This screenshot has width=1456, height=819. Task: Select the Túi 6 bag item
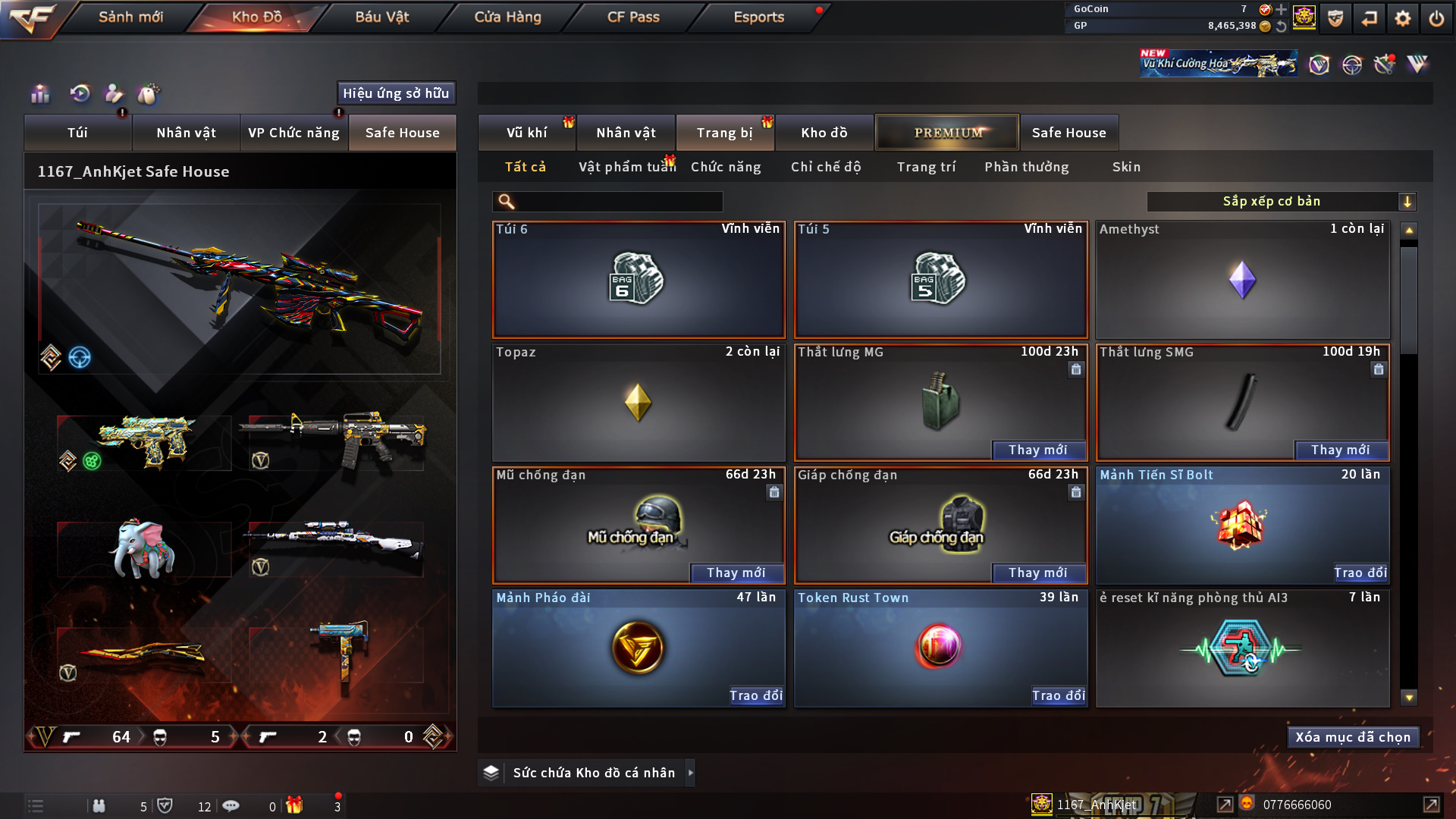click(639, 280)
